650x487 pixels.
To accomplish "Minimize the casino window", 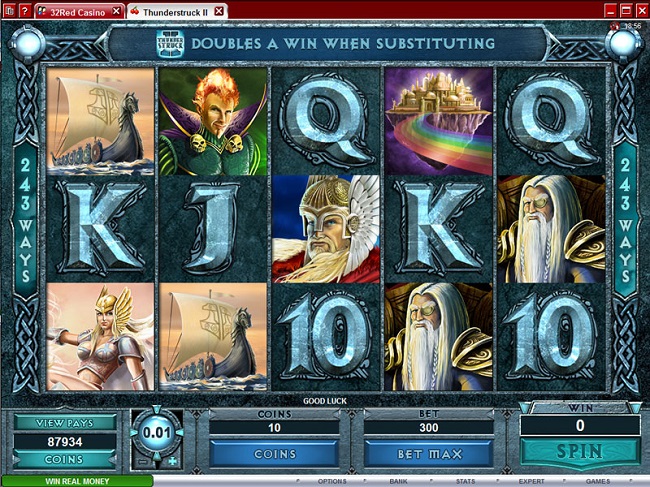I will pyautogui.click(x=611, y=9).
